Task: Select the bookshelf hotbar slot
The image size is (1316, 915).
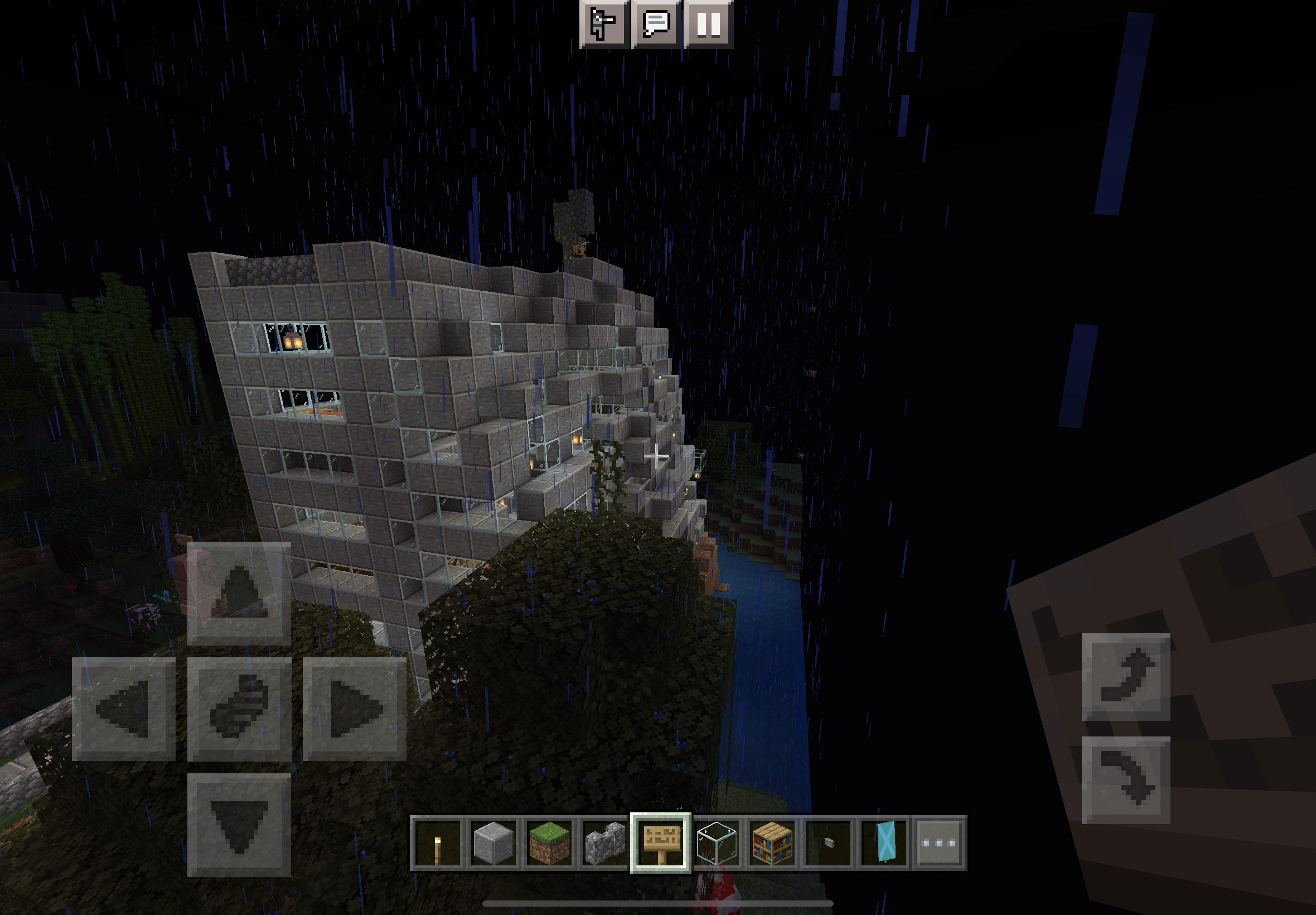Action: 772,843
